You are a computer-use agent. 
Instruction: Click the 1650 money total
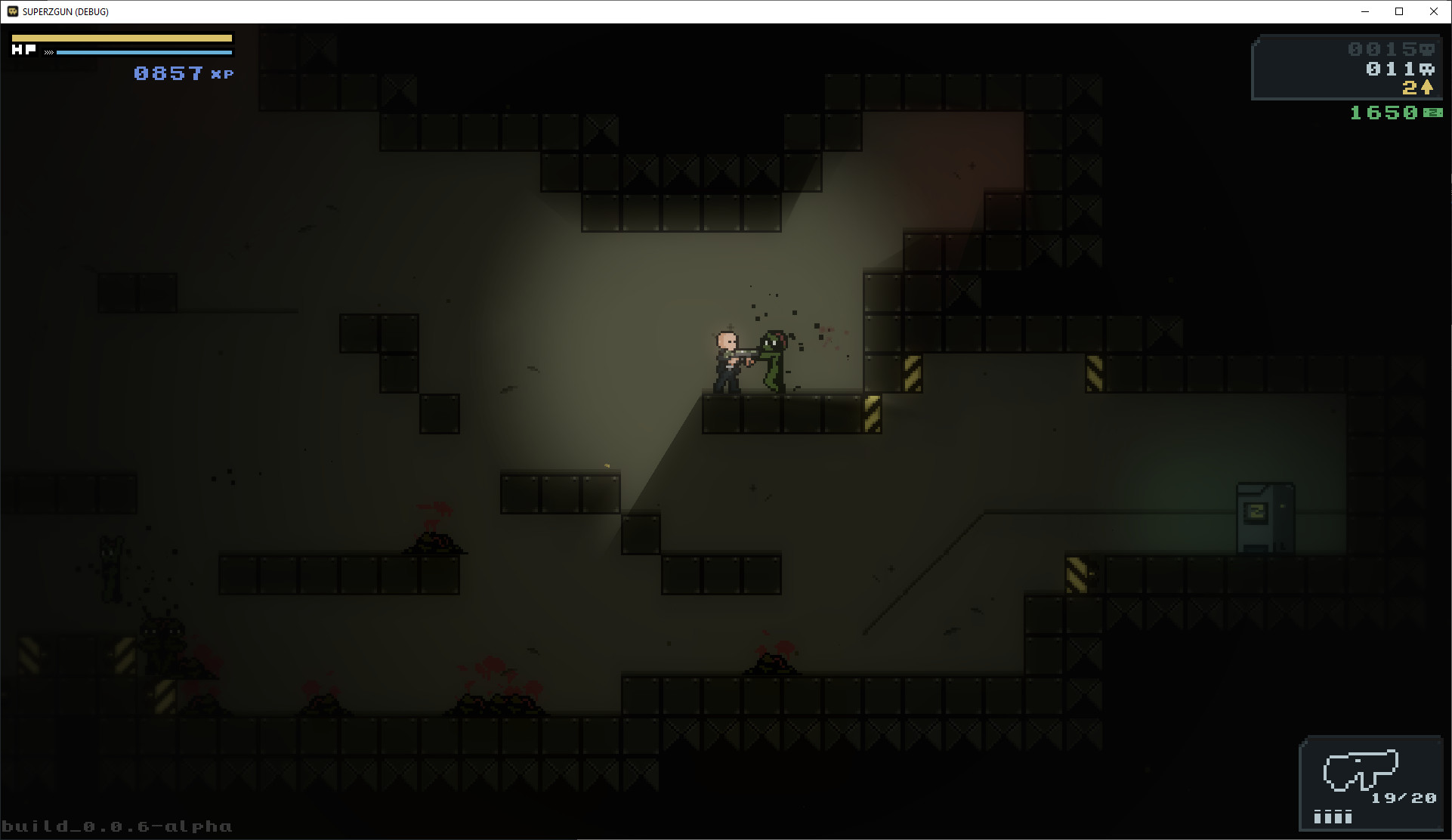pos(1384,113)
